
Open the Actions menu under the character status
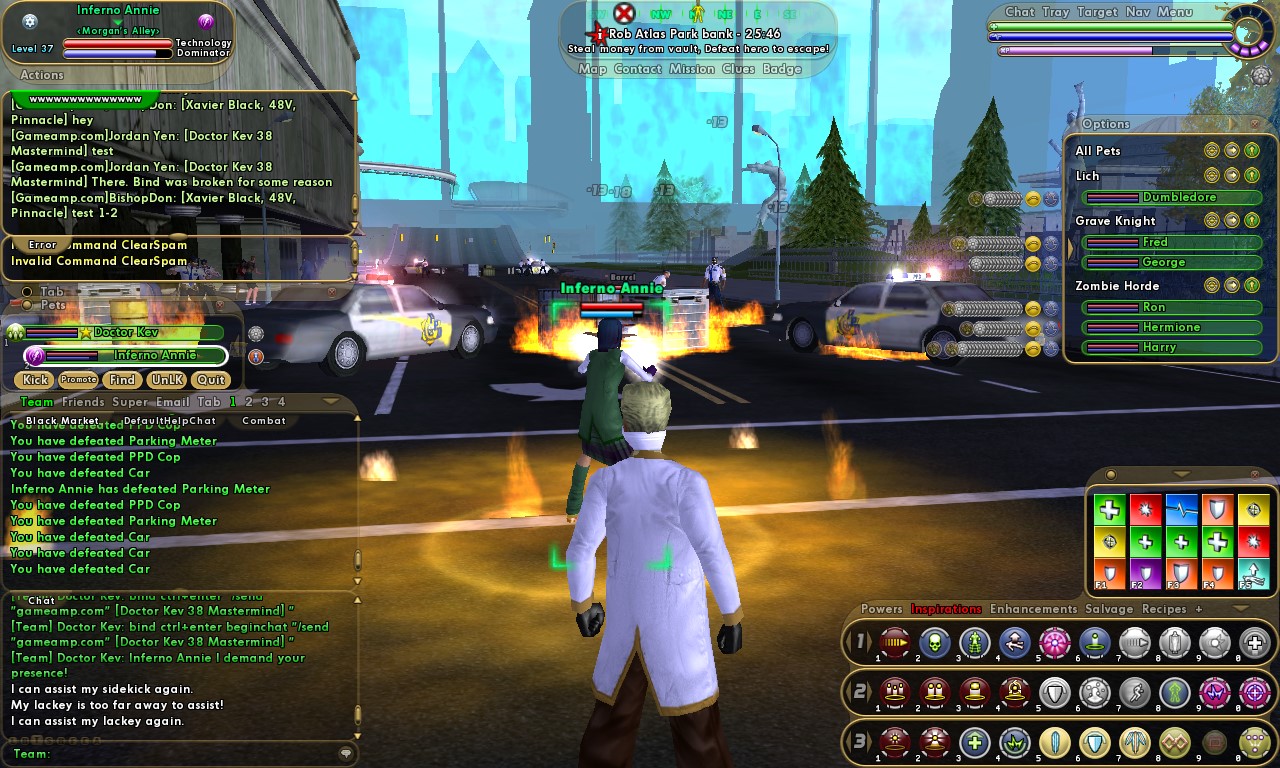pyautogui.click(x=42, y=75)
